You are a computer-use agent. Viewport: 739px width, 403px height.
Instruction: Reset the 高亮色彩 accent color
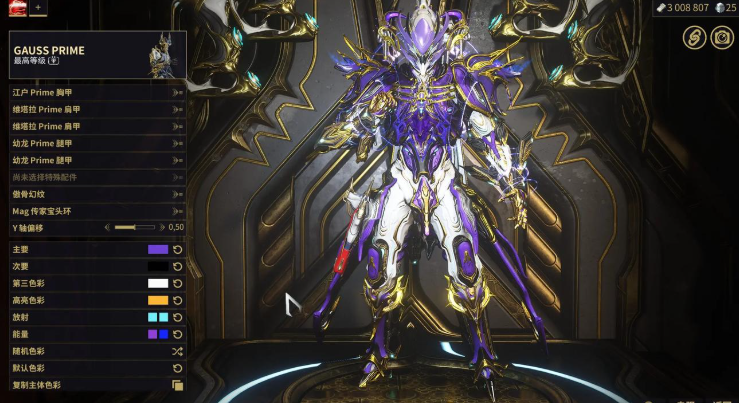coord(178,300)
